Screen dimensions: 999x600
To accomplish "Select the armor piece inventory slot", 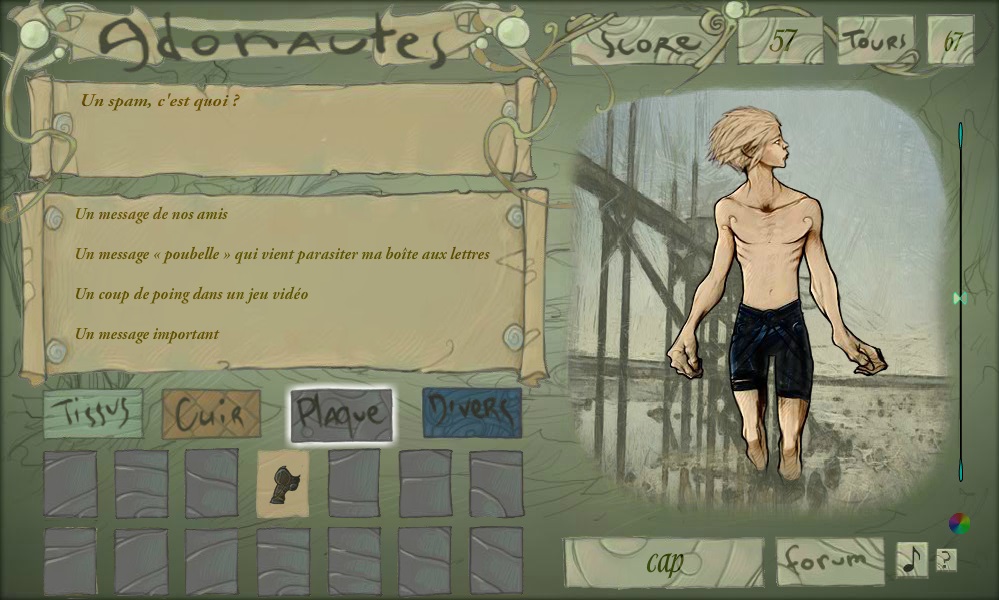I will tap(283, 484).
